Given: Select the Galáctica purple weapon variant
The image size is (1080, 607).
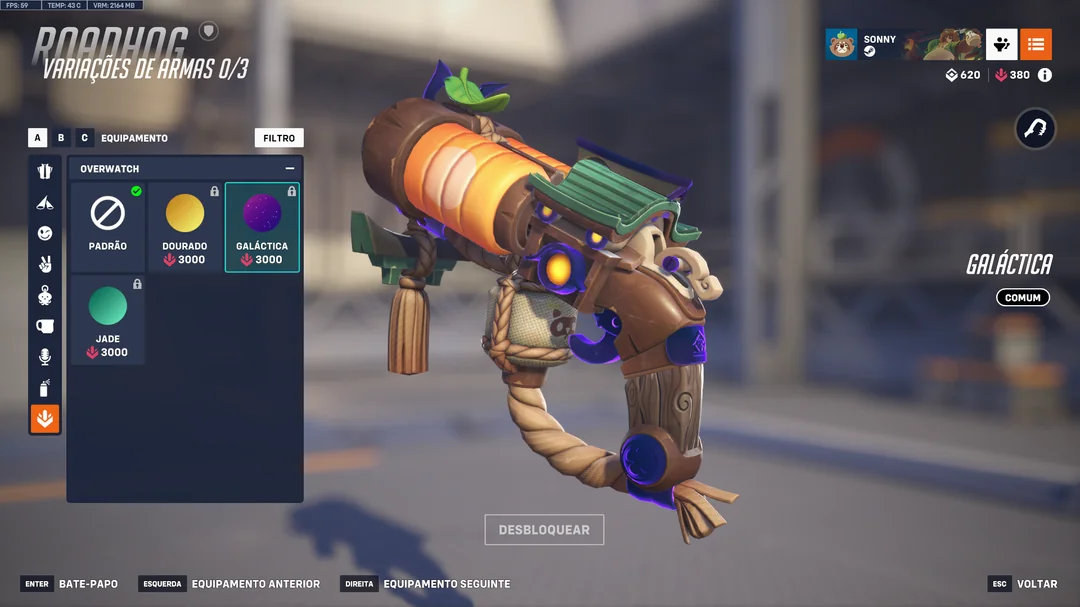Looking at the screenshot, I should pyautogui.click(x=262, y=227).
